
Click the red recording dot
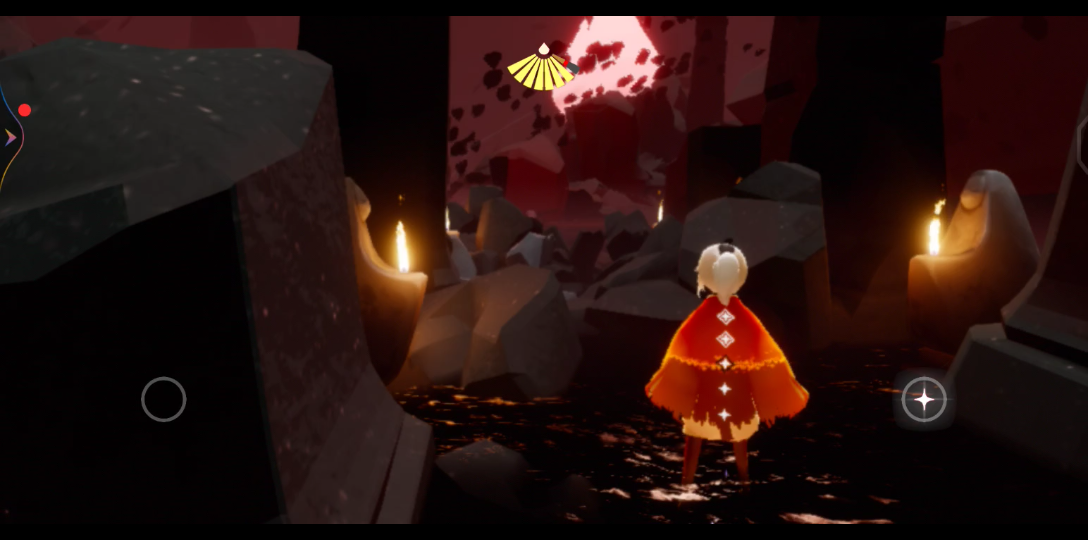point(25,110)
